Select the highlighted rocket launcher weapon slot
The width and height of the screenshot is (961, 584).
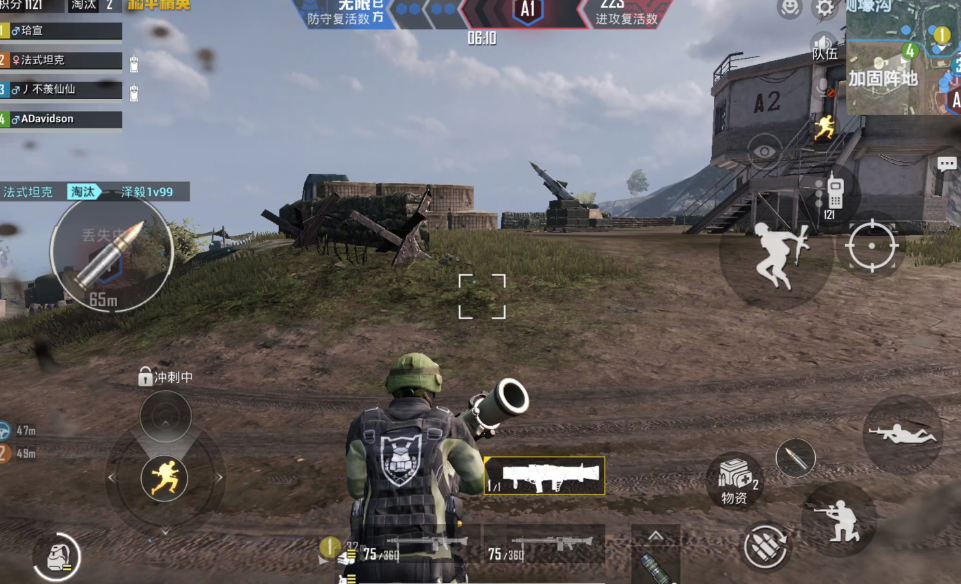[545, 476]
